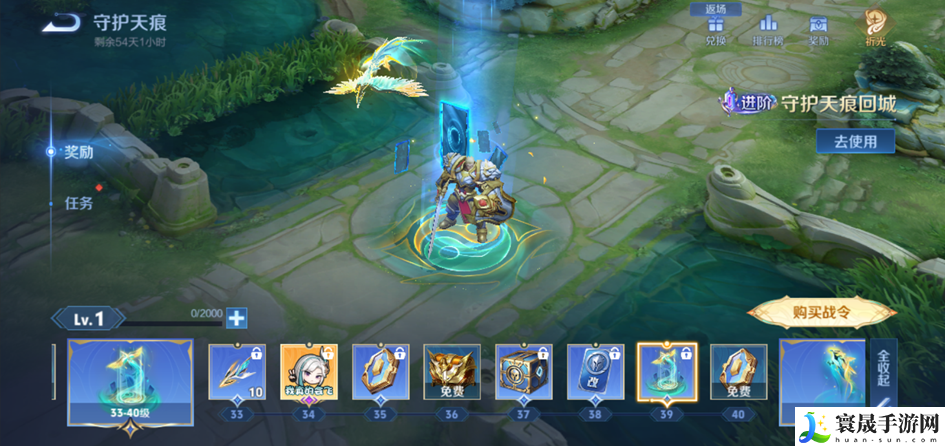Click the plus button beside the level bar

pyautogui.click(x=236, y=318)
